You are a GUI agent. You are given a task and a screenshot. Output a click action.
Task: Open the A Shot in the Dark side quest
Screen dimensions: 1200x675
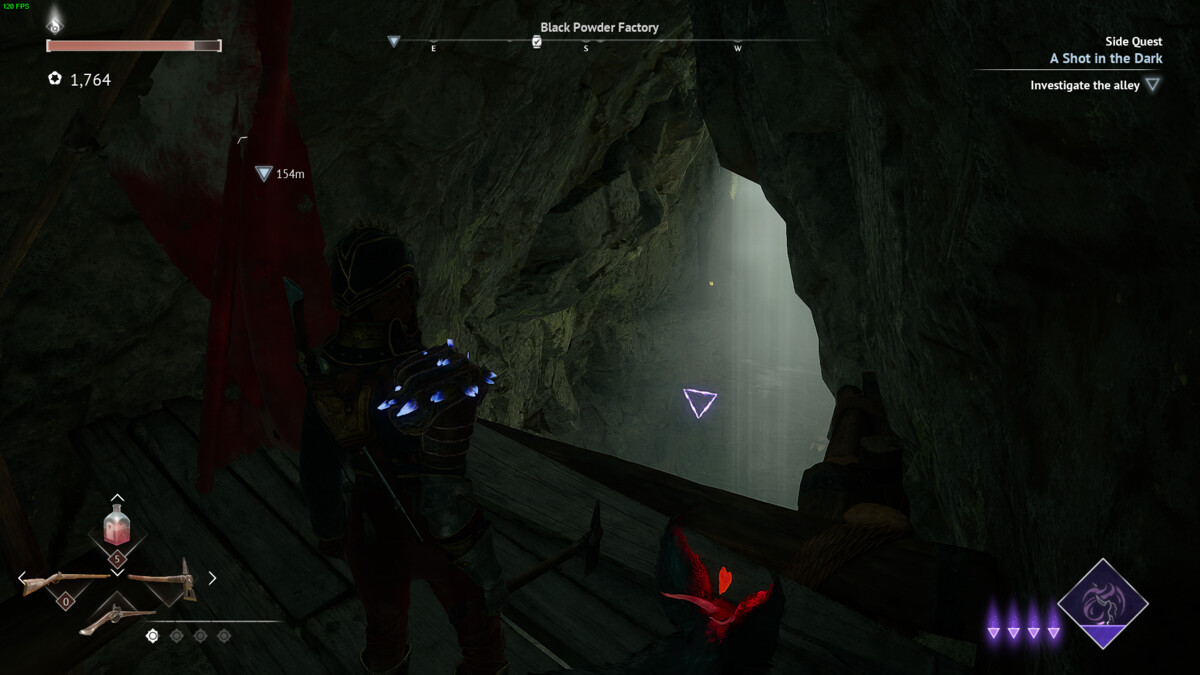tap(1106, 59)
